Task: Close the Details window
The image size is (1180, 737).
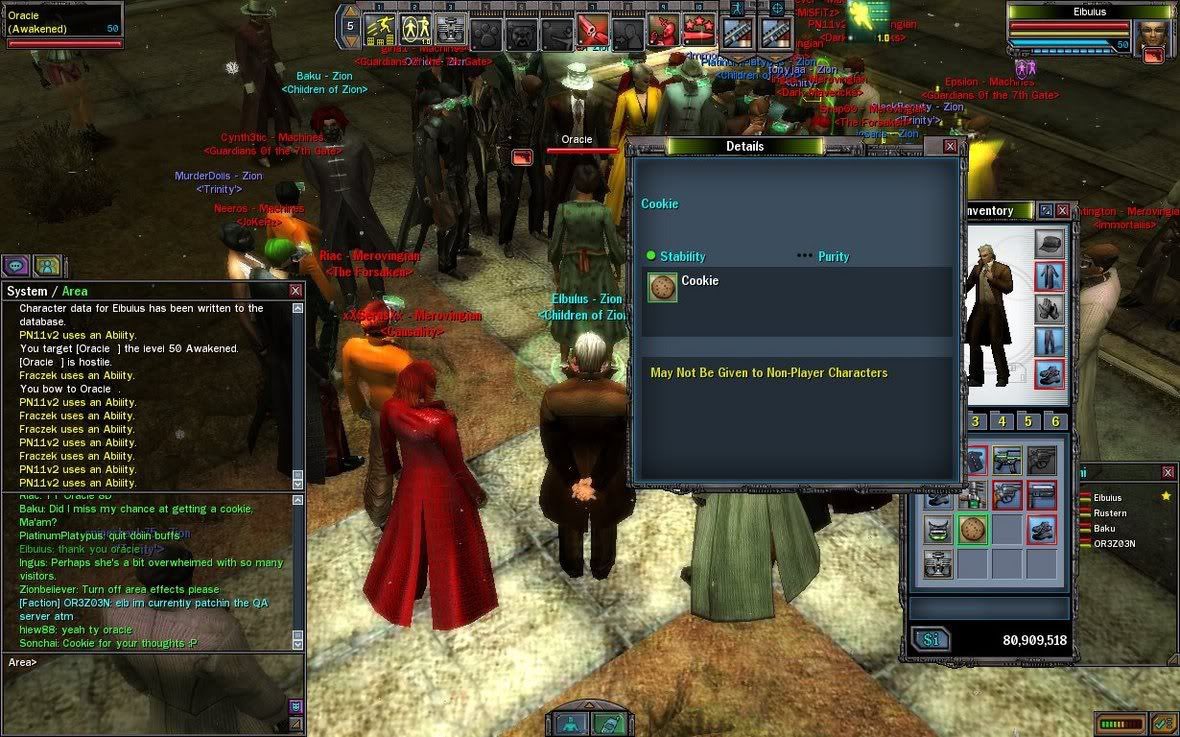Action: [x=950, y=146]
